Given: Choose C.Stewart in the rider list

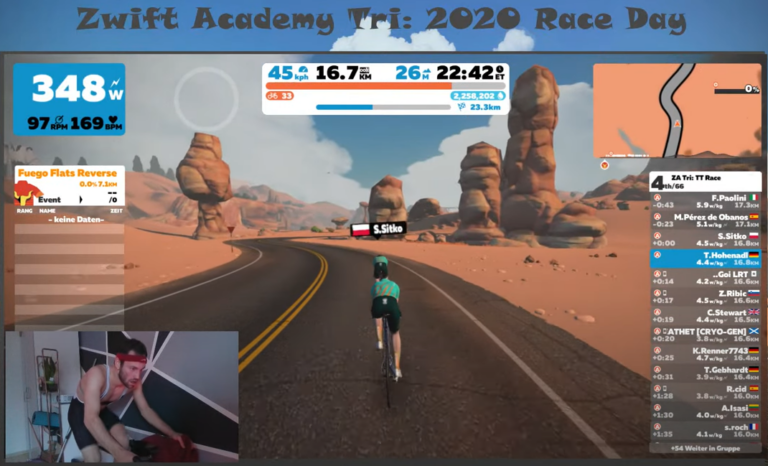Looking at the screenshot, I should click(x=705, y=315).
